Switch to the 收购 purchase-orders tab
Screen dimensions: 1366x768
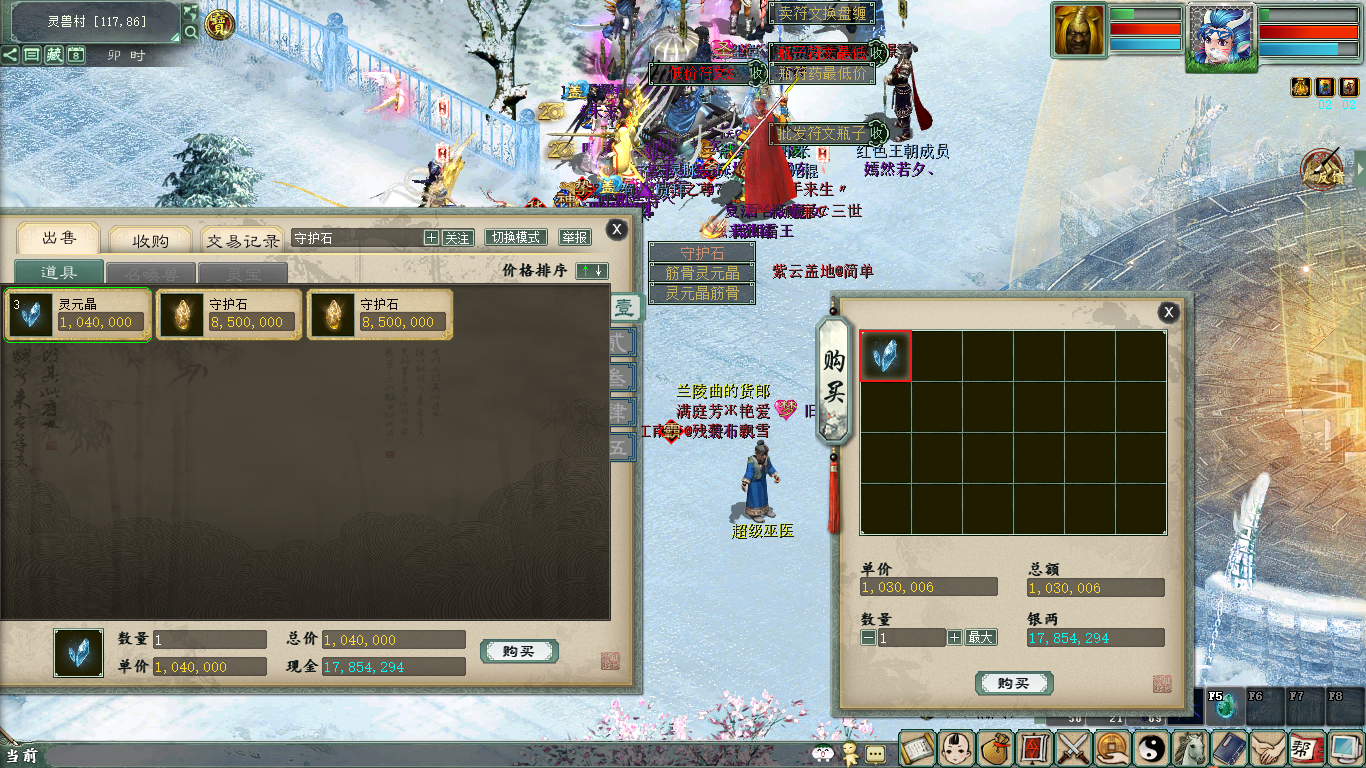(x=150, y=240)
